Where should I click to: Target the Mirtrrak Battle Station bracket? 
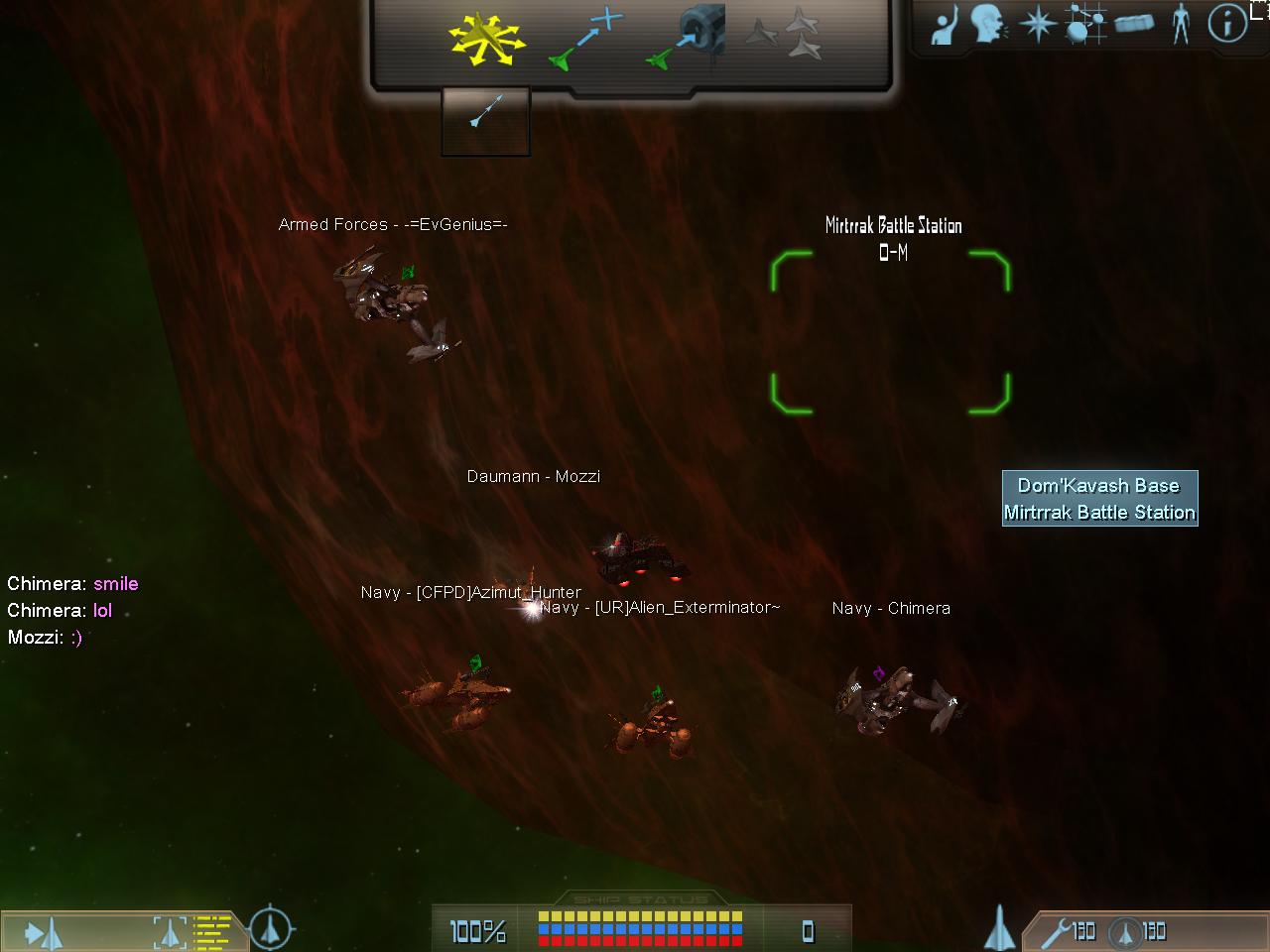(890, 332)
